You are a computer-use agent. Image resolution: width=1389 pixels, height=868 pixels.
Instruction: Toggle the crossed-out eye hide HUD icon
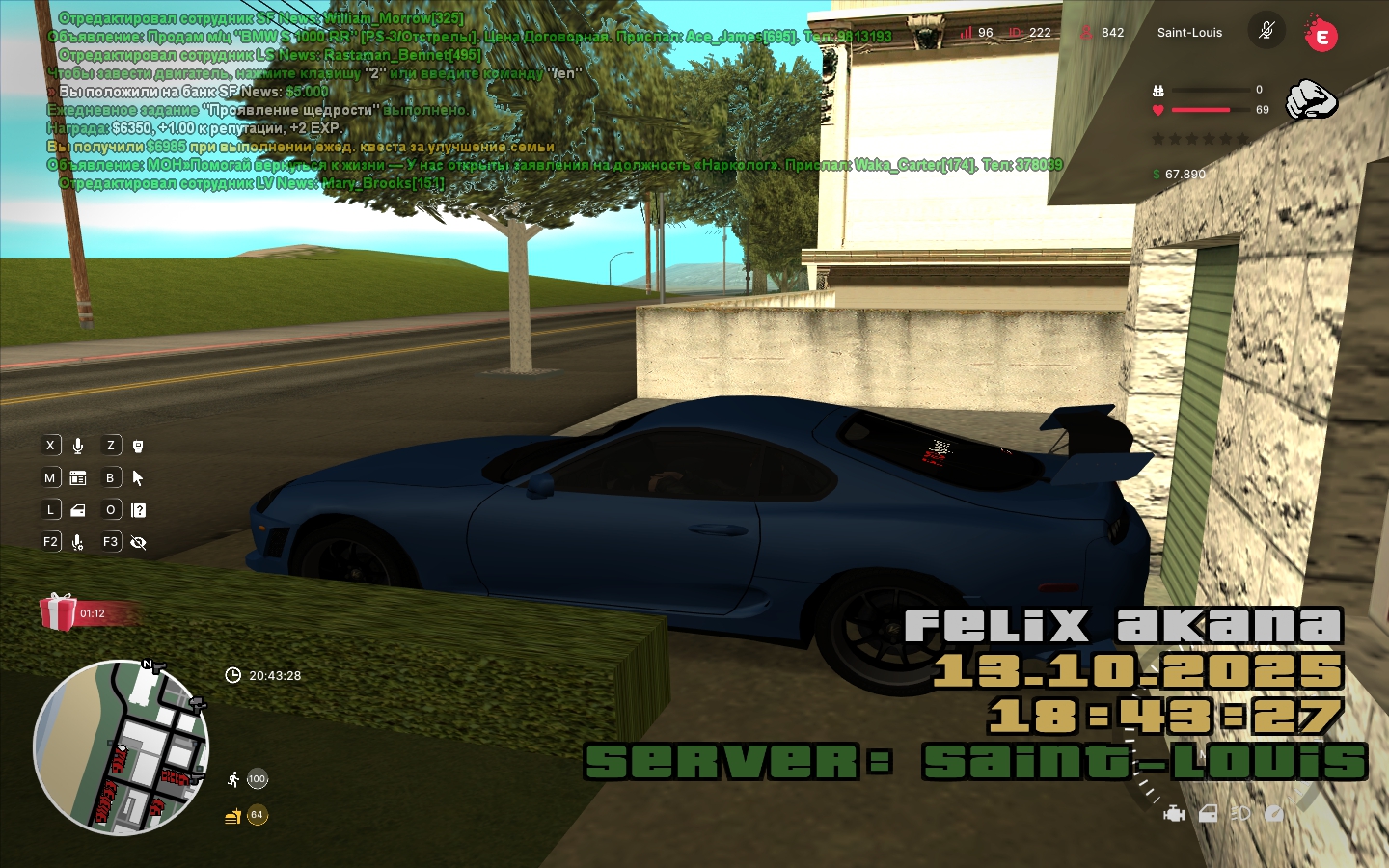[138, 543]
